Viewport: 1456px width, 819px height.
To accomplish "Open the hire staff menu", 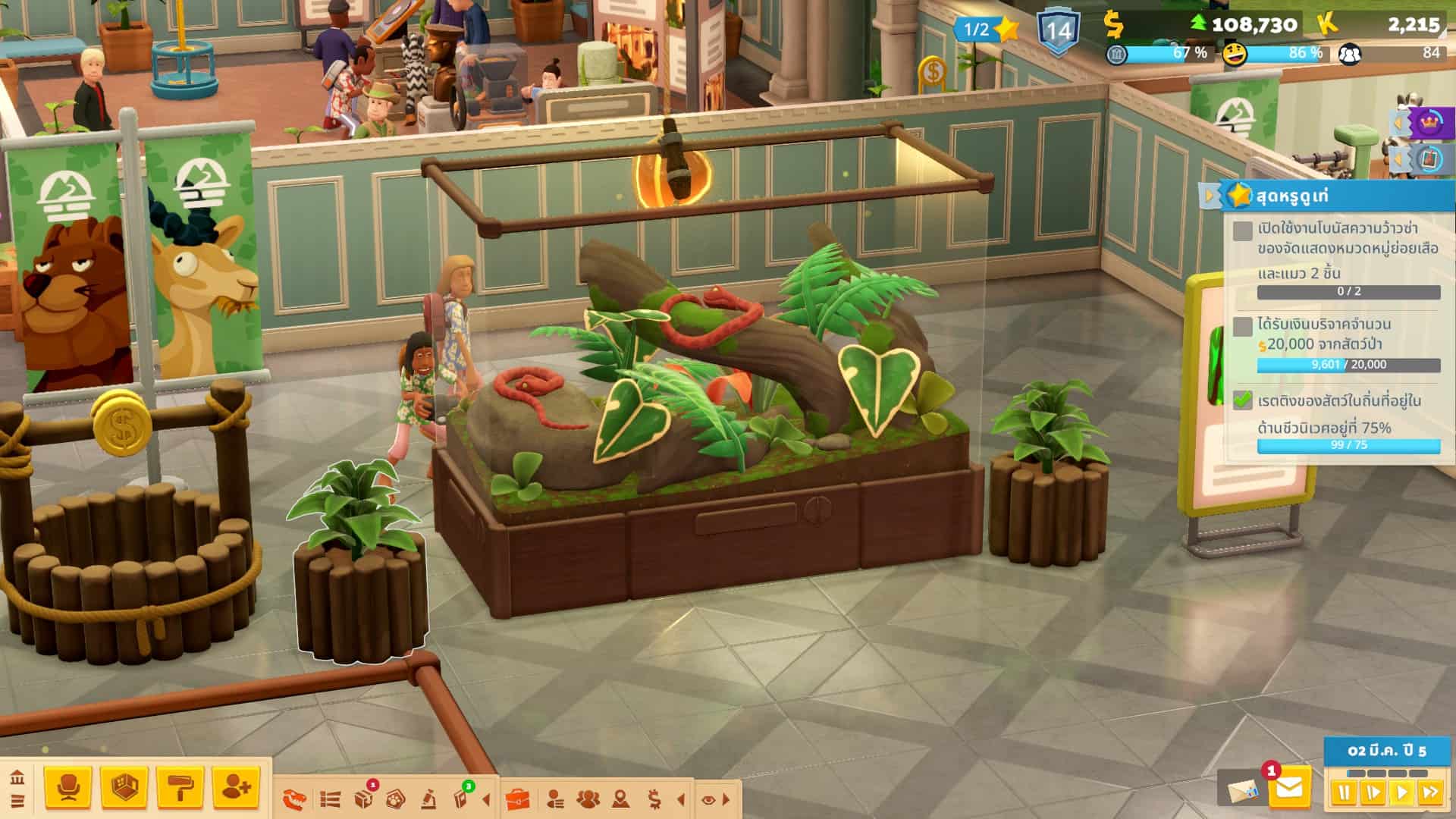I will click(x=236, y=789).
